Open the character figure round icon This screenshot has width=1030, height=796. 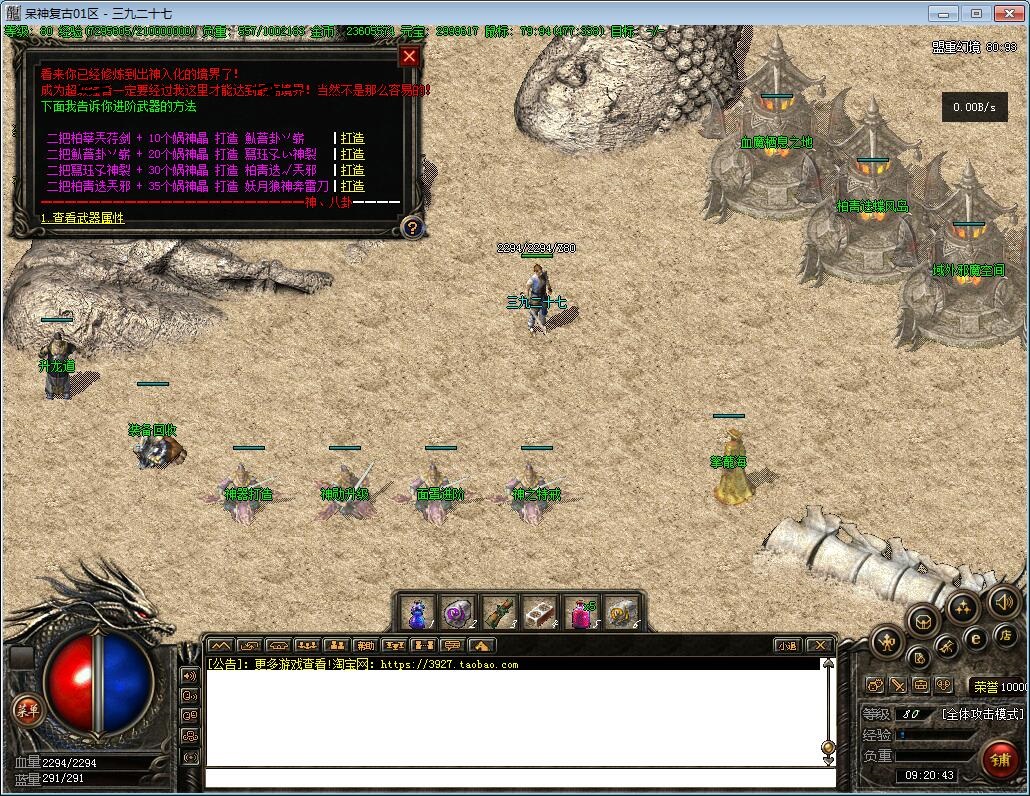click(887, 641)
